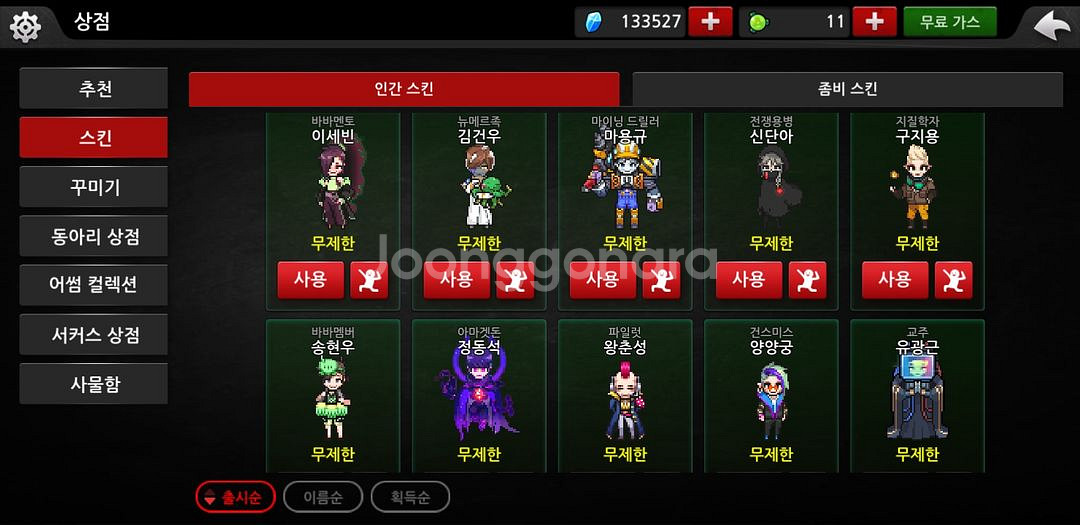The width and height of the screenshot is (1080, 525).
Task: Open the 꾸미기 category
Action: coord(94,187)
